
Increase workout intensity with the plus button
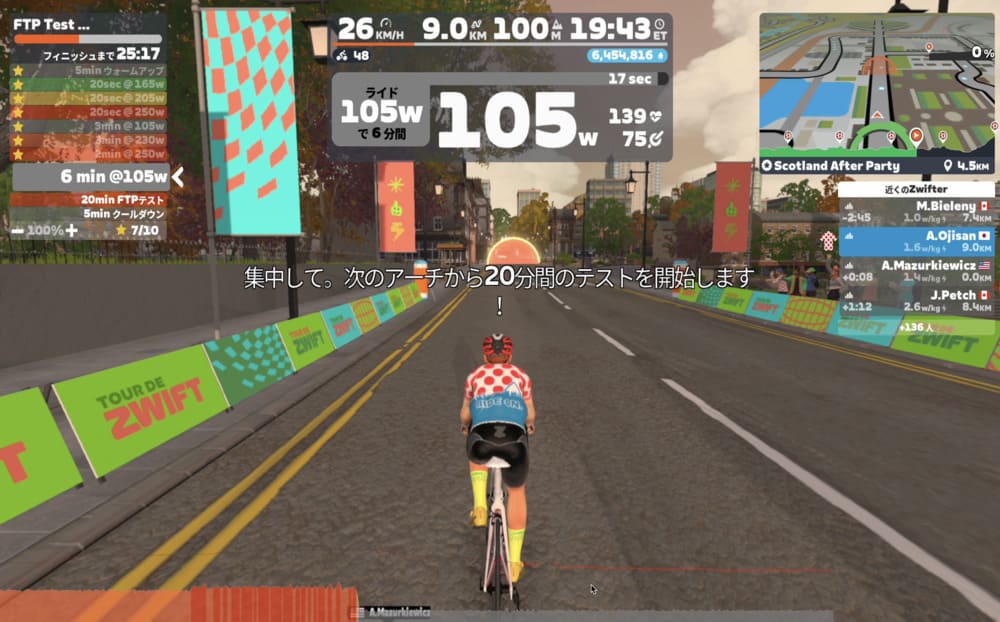click(71, 230)
